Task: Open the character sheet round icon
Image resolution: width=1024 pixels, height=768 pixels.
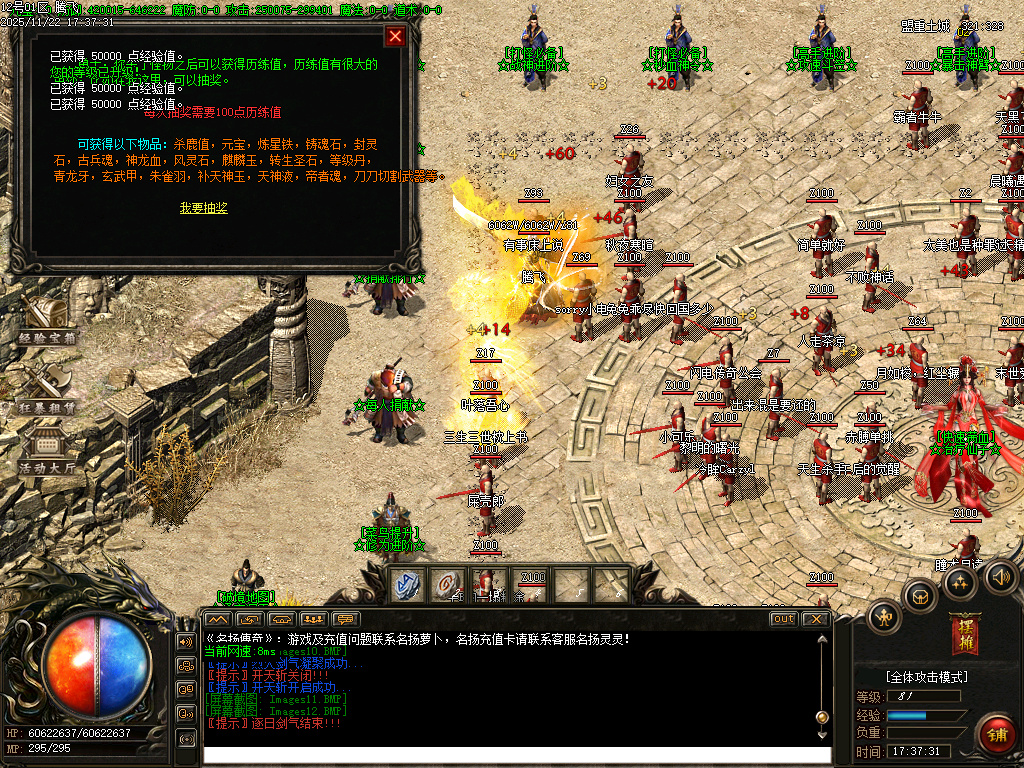Action: [x=884, y=616]
